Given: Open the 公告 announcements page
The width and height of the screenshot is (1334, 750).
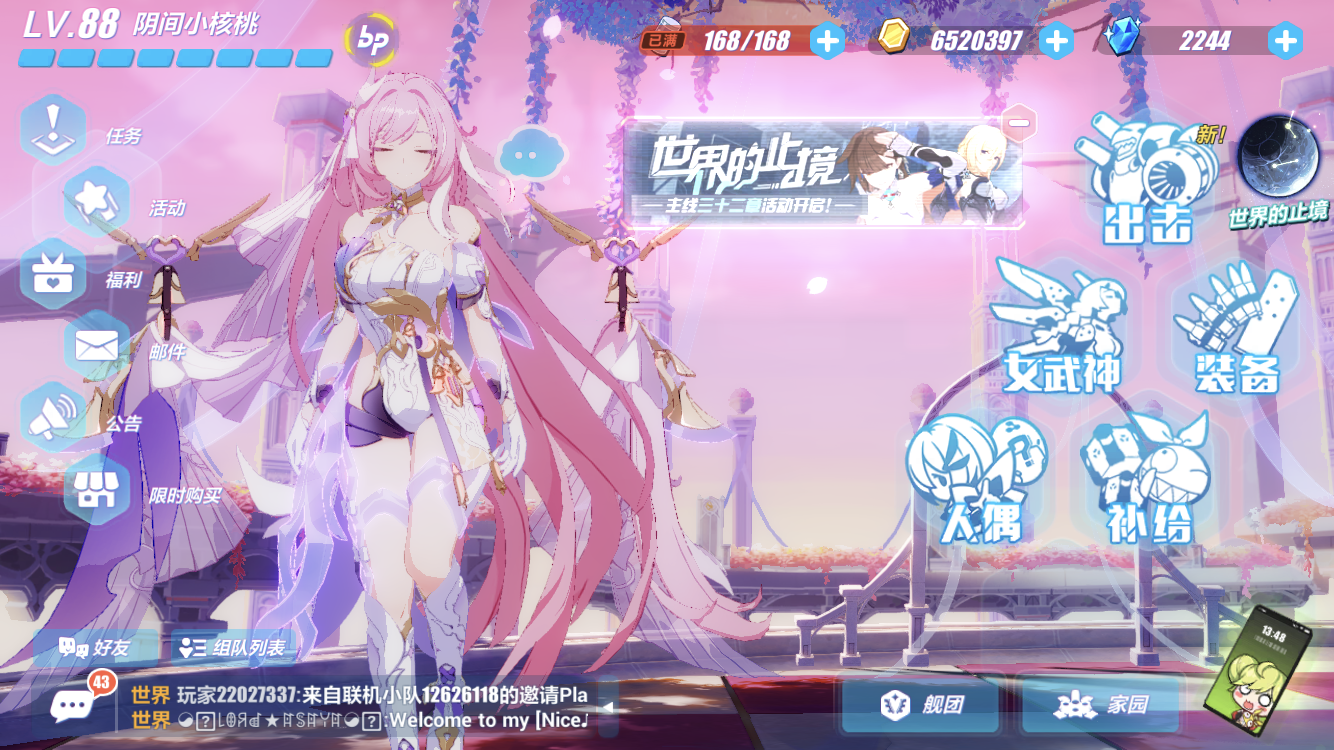Looking at the screenshot, I should click(52, 415).
